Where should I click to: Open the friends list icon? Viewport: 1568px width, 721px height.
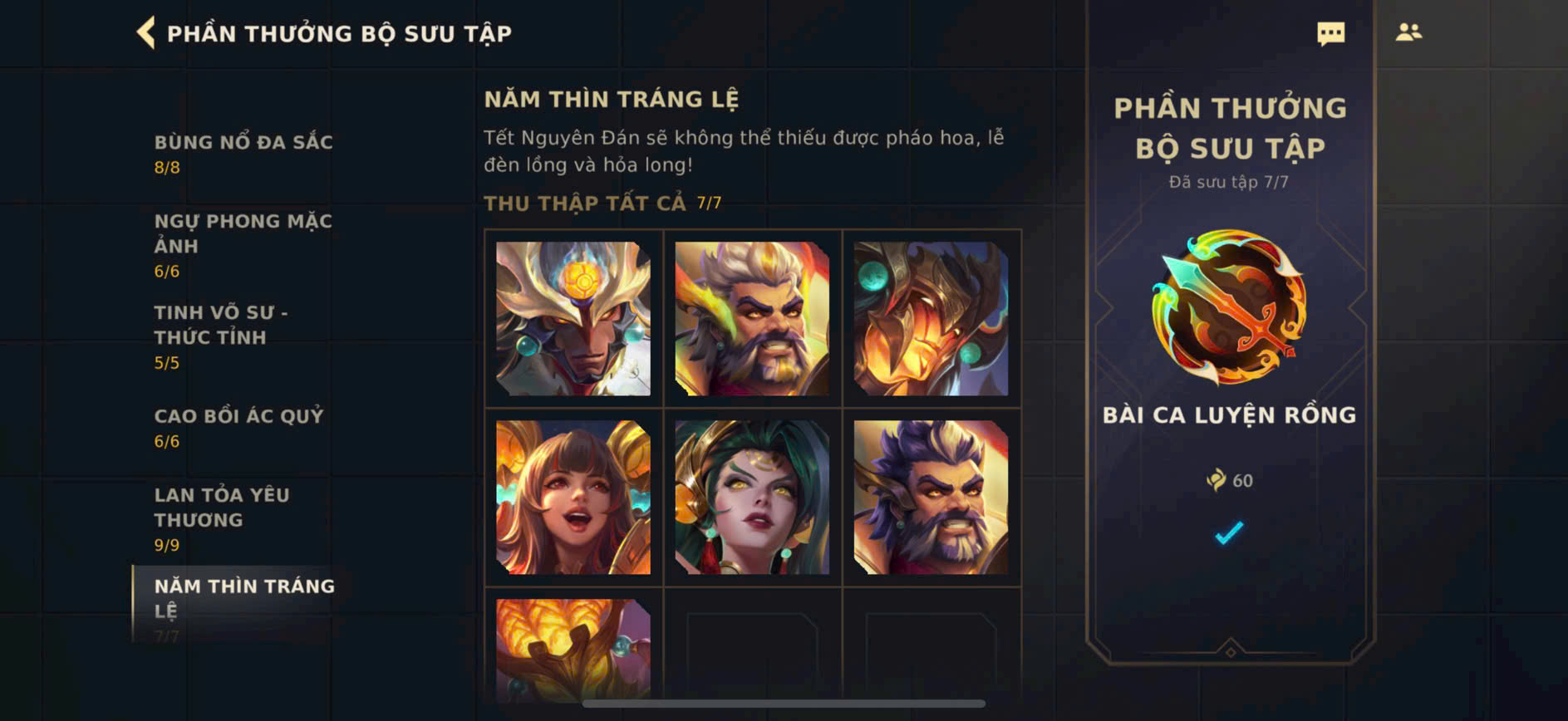(1408, 32)
